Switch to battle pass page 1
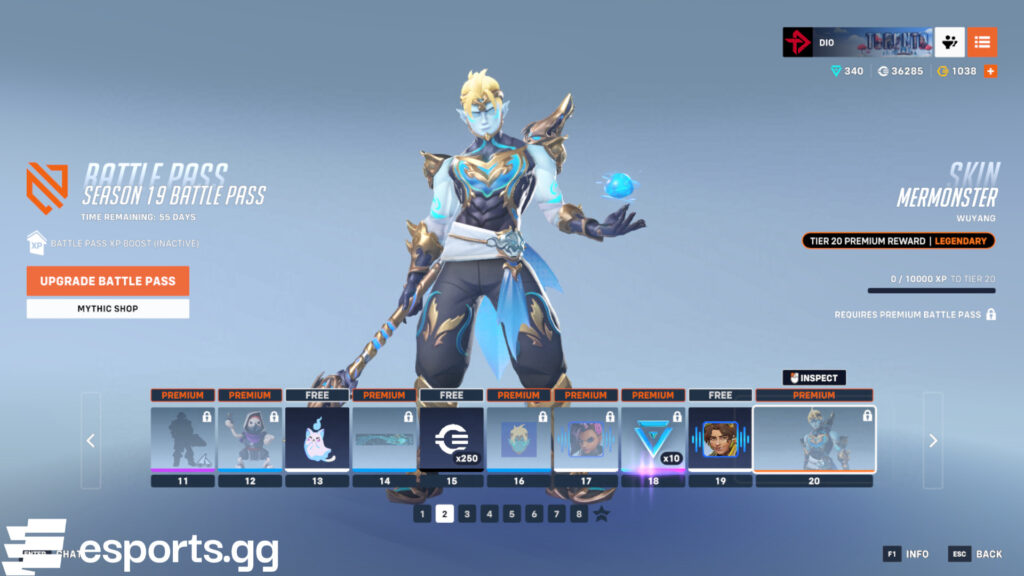 click(x=423, y=514)
